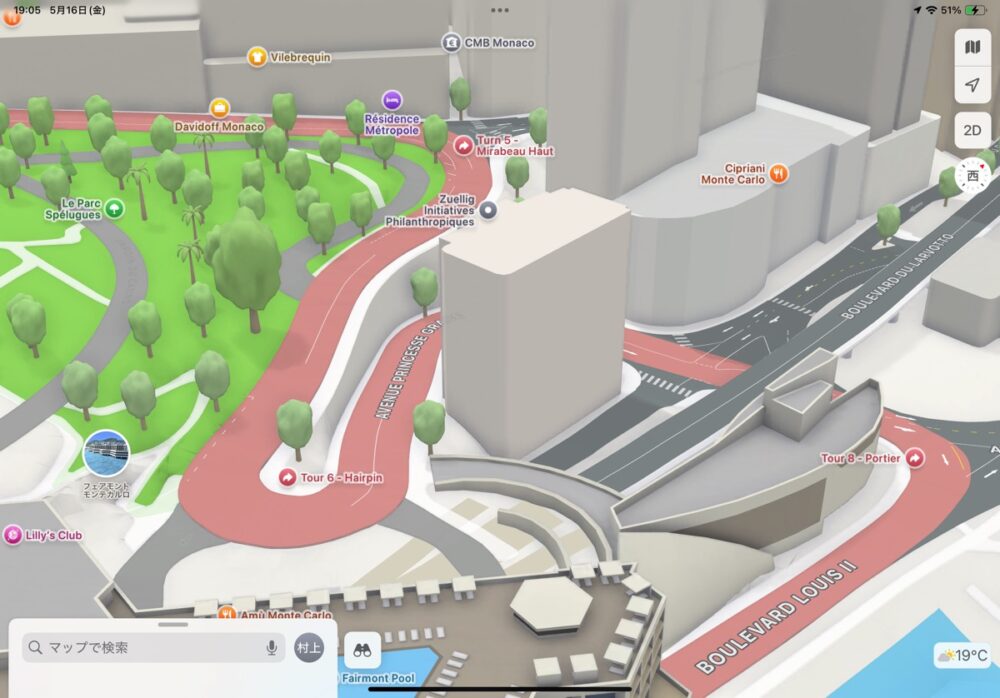Open the 村上 profile avatar
The width and height of the screenshot is (1000, 698).
tap(310, 648)
